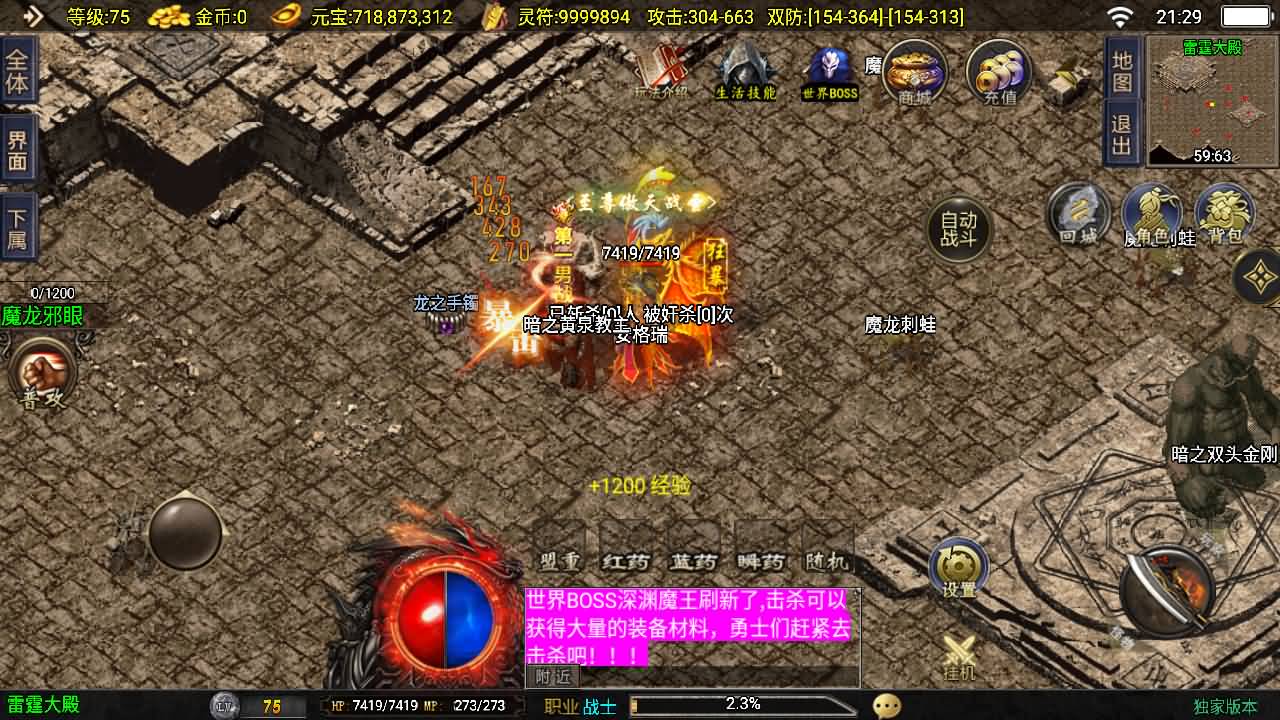Open the 附近 chat channel selector
The image size is (1280, 720).
point(551,677)
